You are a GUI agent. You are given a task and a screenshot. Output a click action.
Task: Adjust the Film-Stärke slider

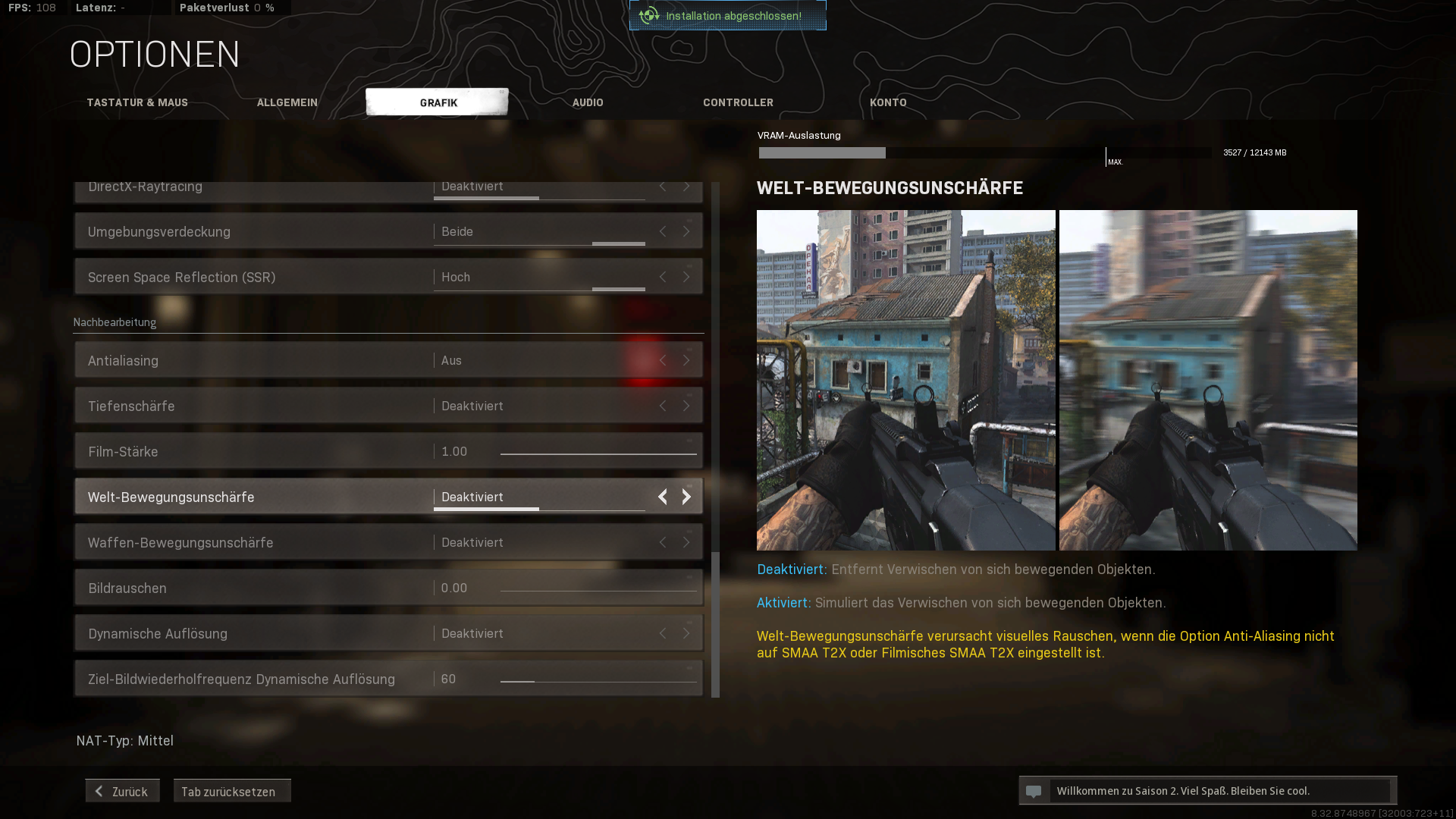coord(599,453)
